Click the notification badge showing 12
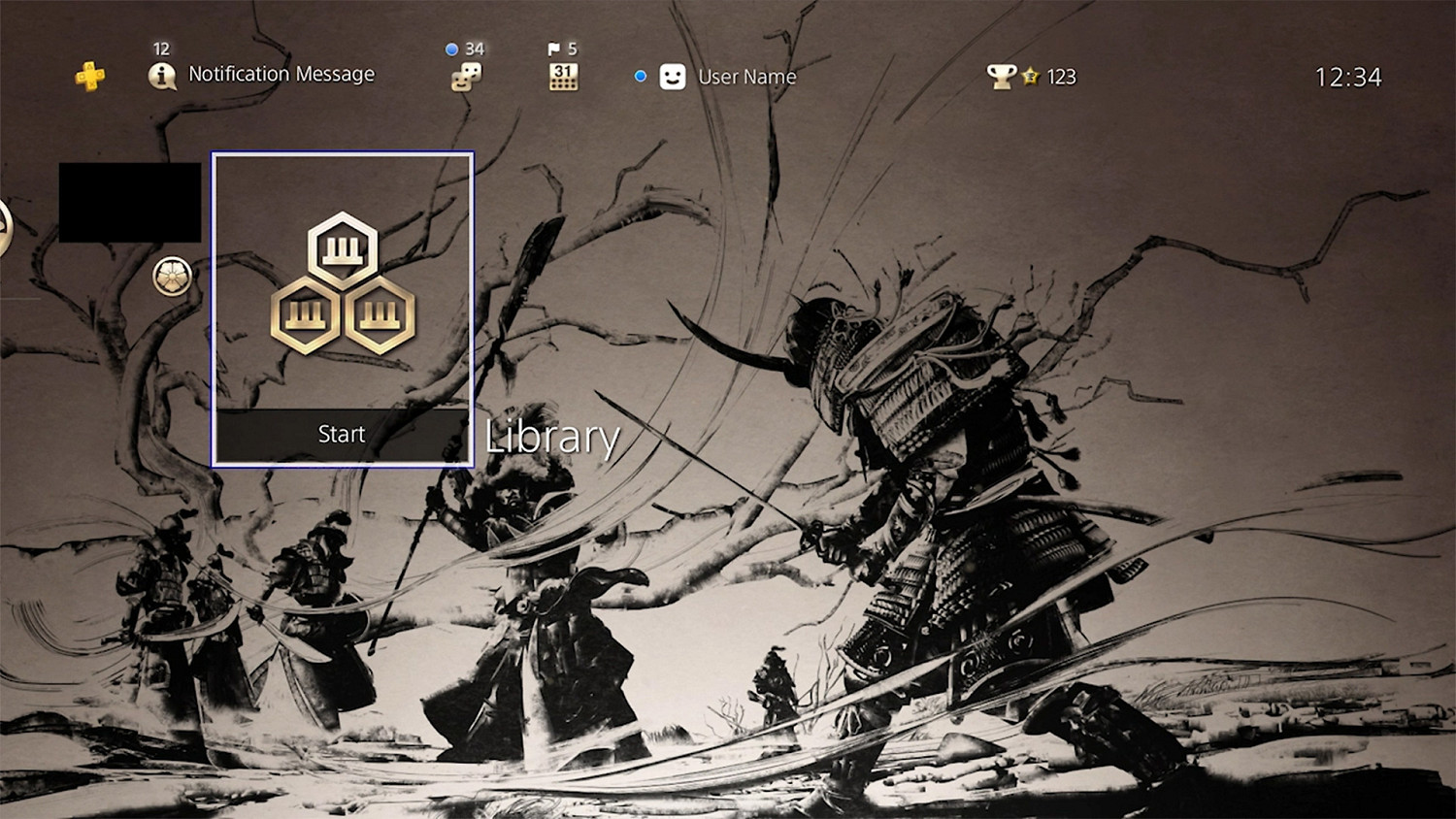Screen dimensions: 1456x819 [x=161, y=47]
